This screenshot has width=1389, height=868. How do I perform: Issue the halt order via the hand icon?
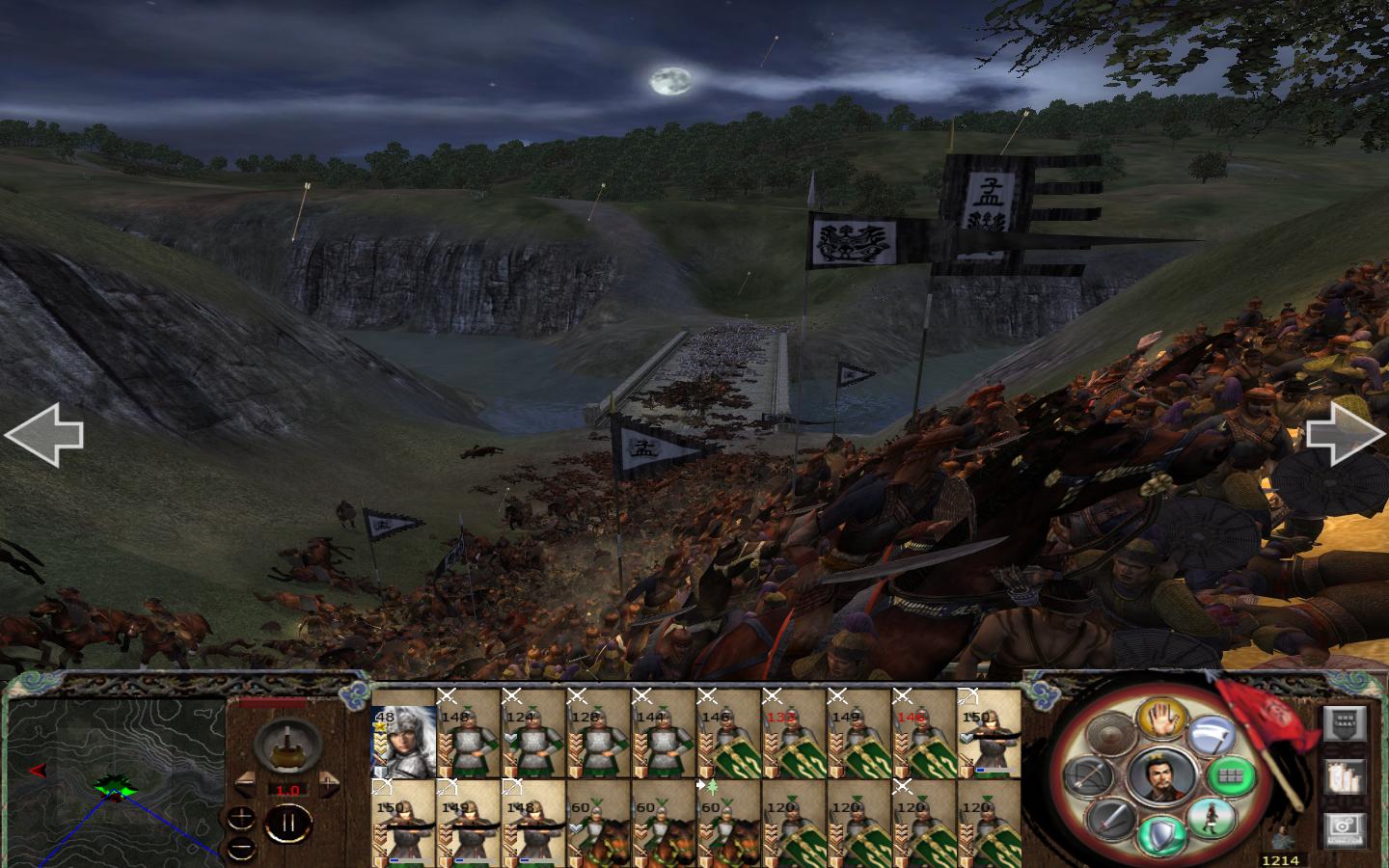click(1161, 724)
